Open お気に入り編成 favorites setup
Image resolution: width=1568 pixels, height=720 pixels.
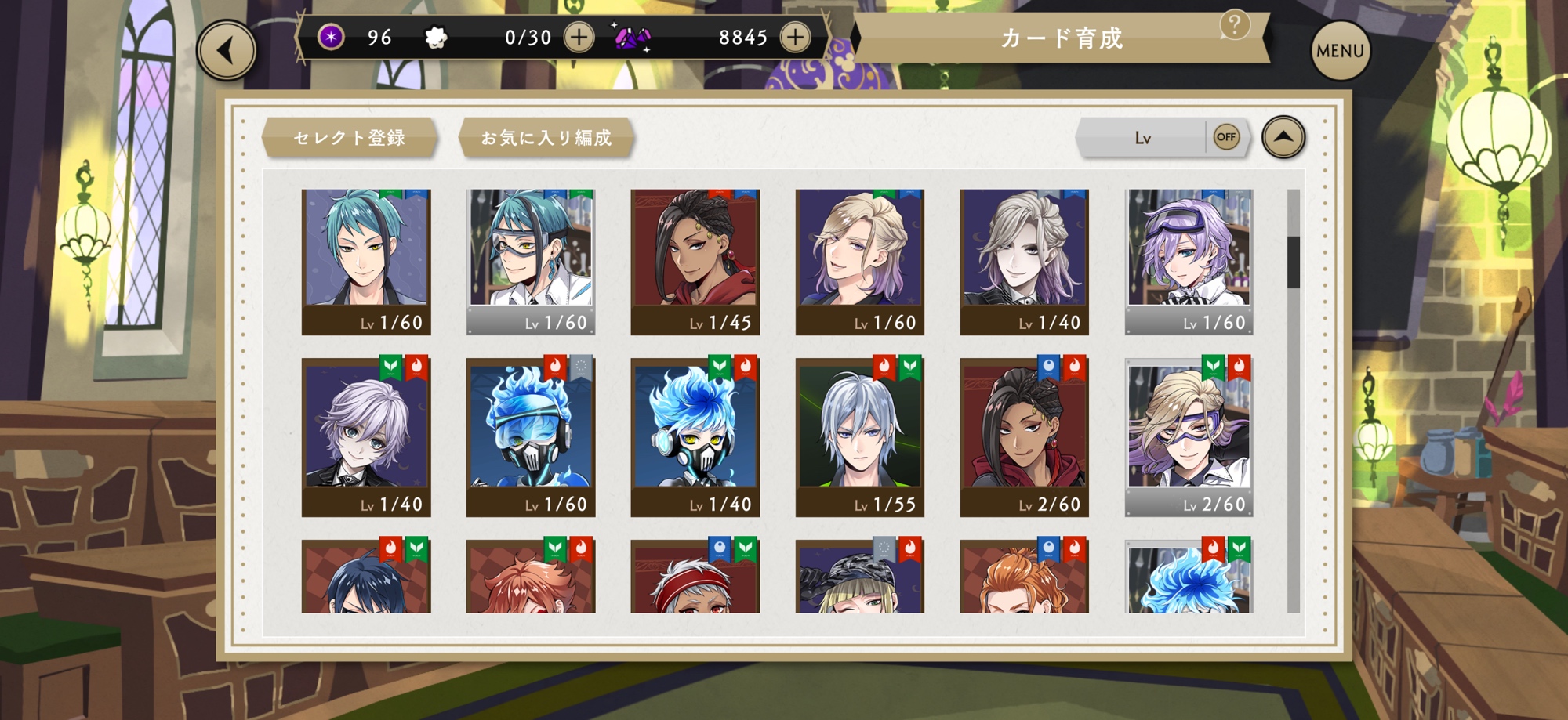tap(546, 138)
